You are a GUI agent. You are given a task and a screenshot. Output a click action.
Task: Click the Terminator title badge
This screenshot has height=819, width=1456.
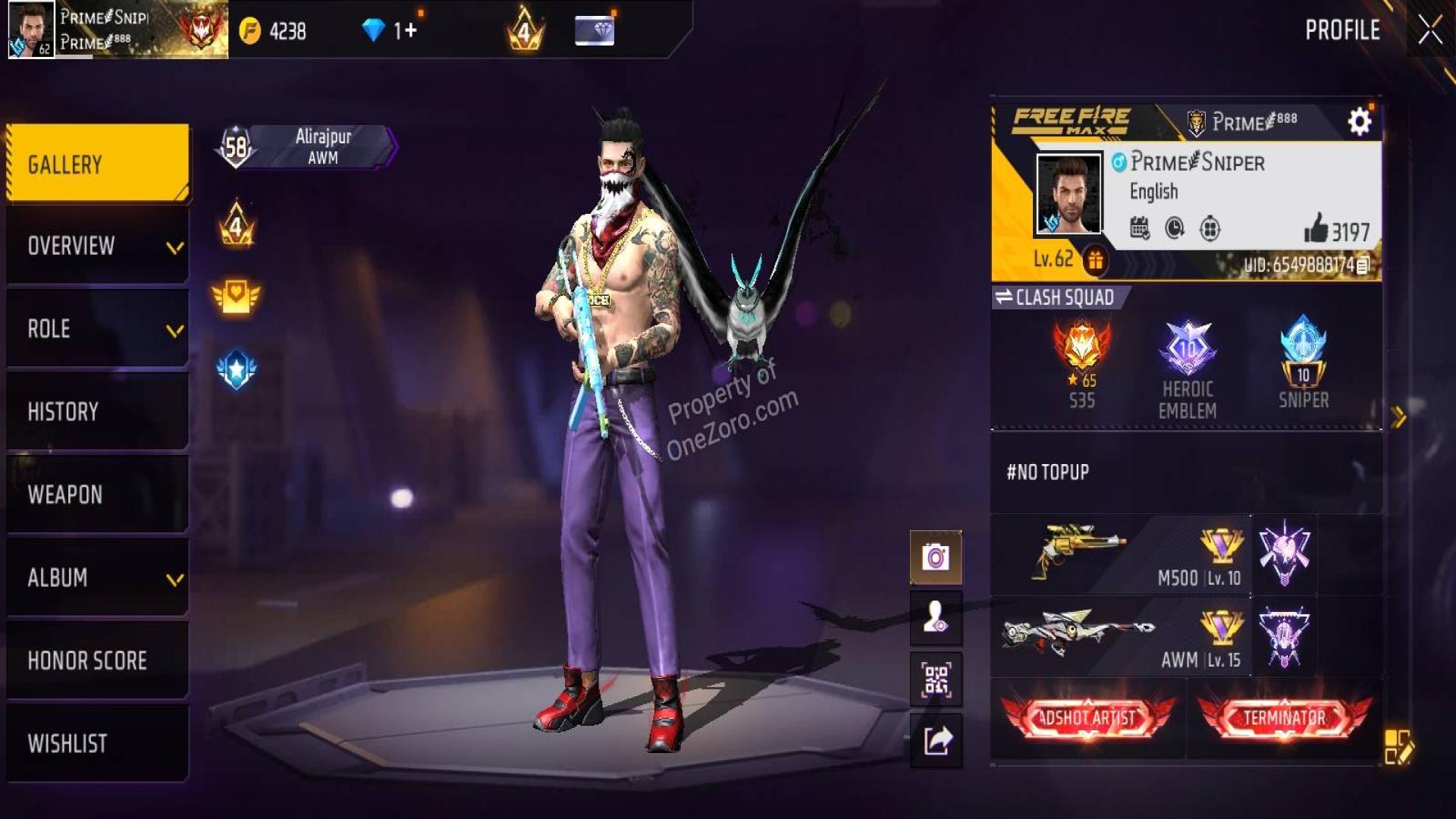1284,717
